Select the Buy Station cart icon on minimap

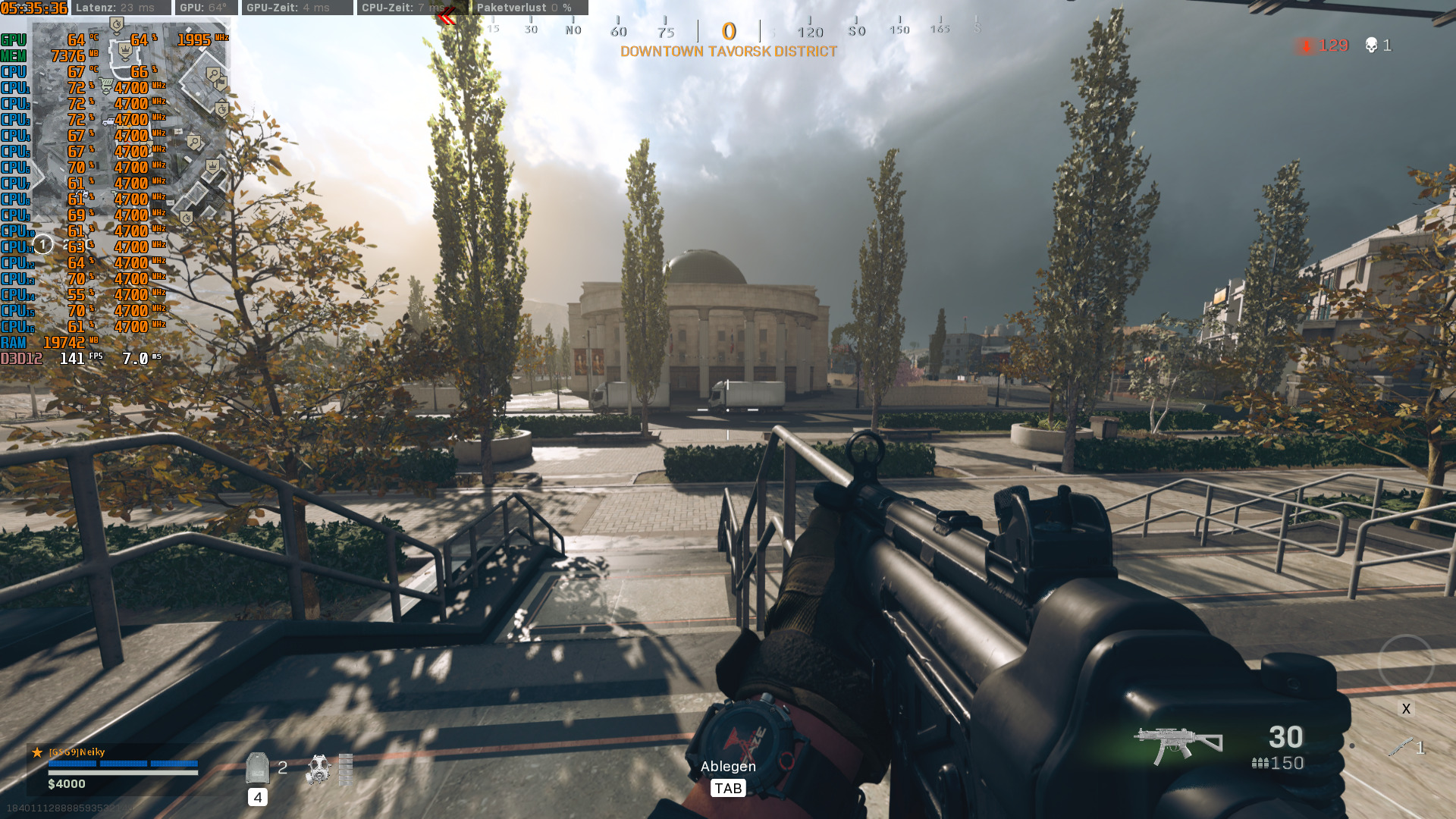[x=105, y=84]
